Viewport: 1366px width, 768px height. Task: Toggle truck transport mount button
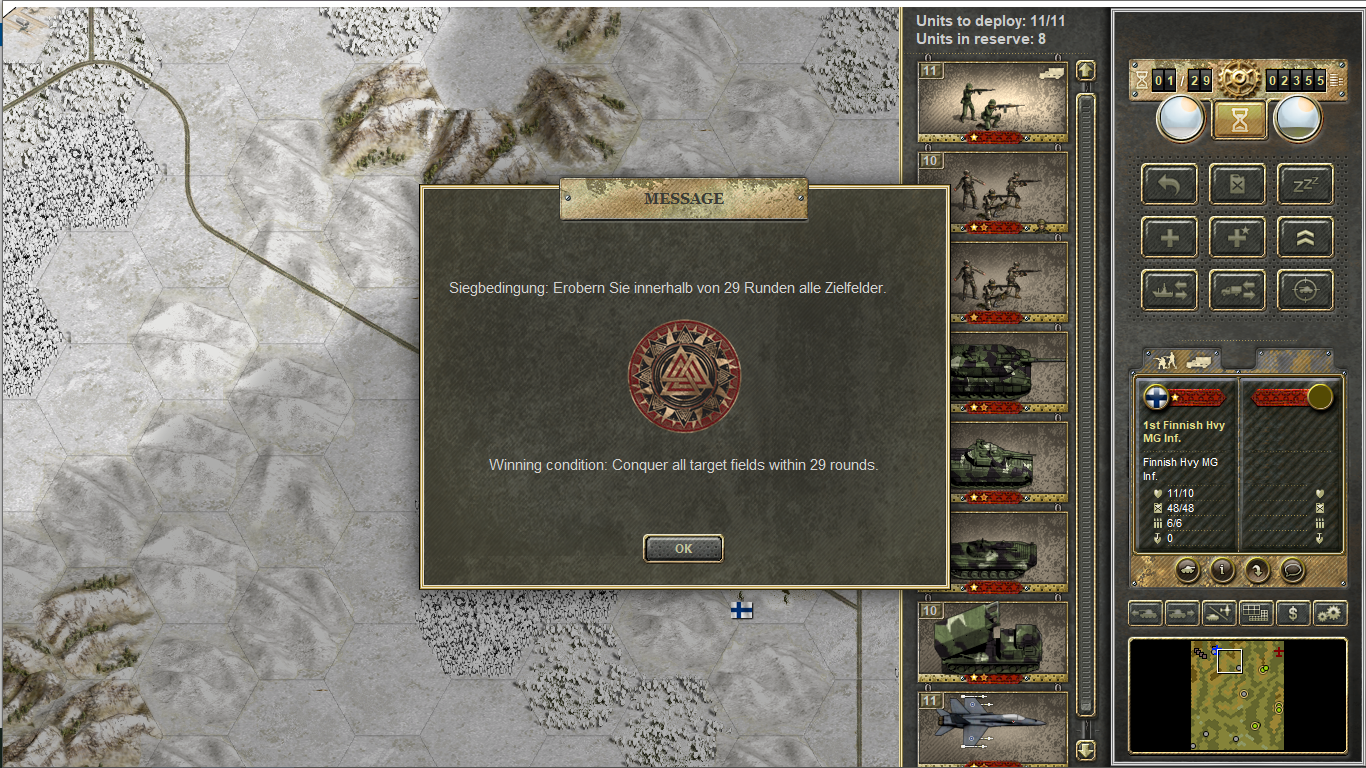(1237, 290)
